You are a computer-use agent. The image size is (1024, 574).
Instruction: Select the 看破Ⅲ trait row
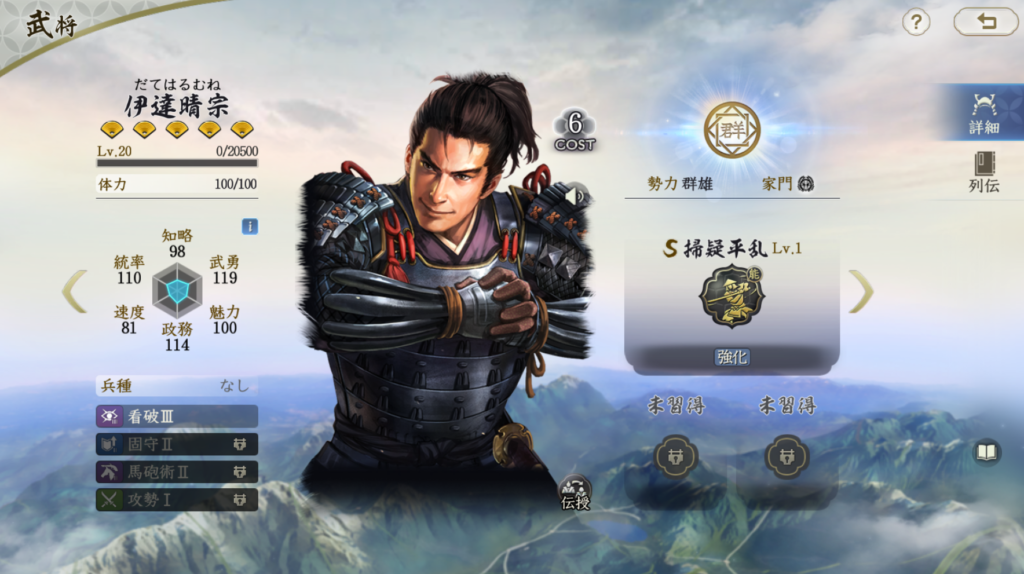point(177,416)
